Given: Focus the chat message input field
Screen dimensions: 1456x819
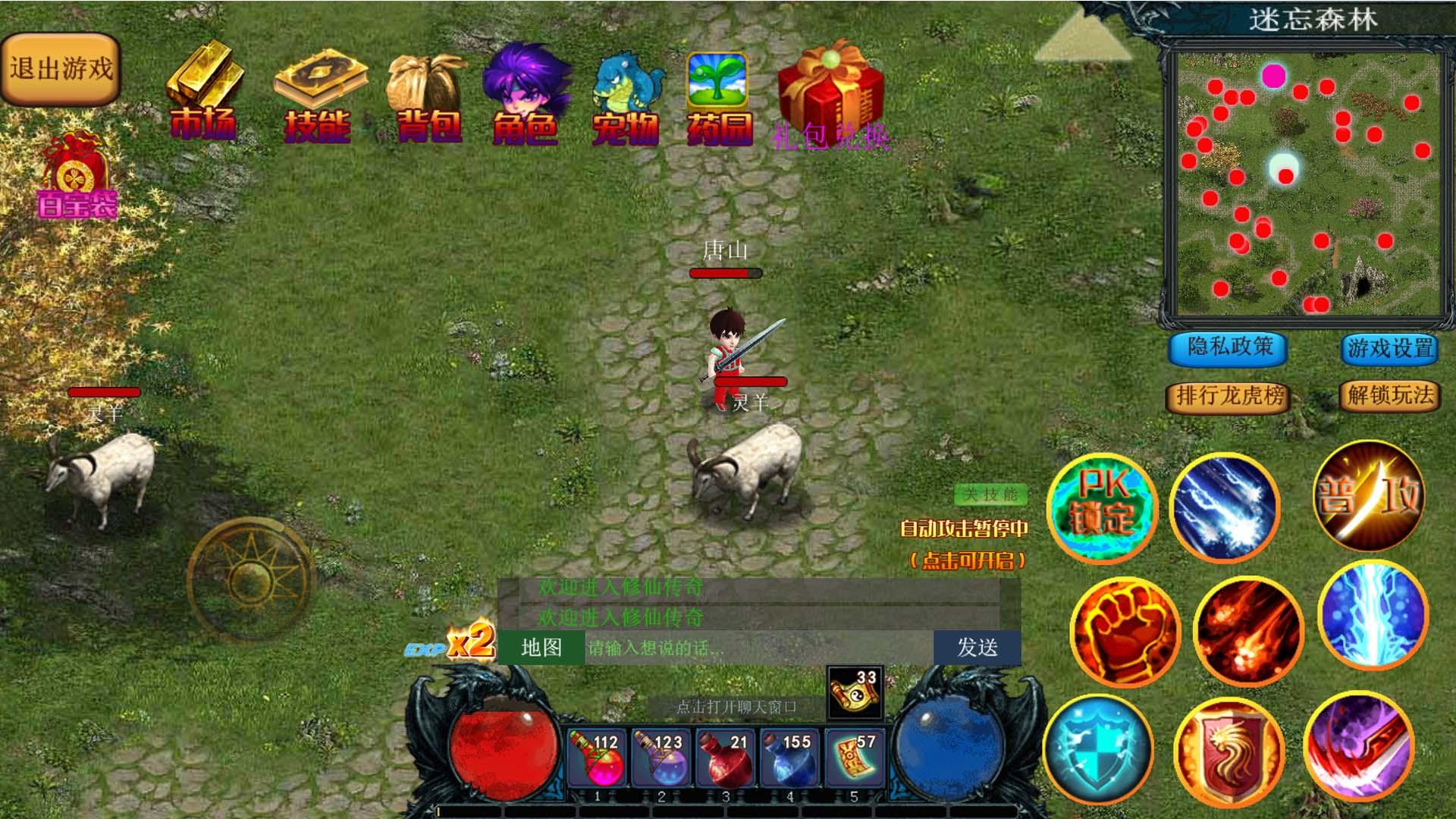Looking at the screenshot, I should tap(758, 648).
